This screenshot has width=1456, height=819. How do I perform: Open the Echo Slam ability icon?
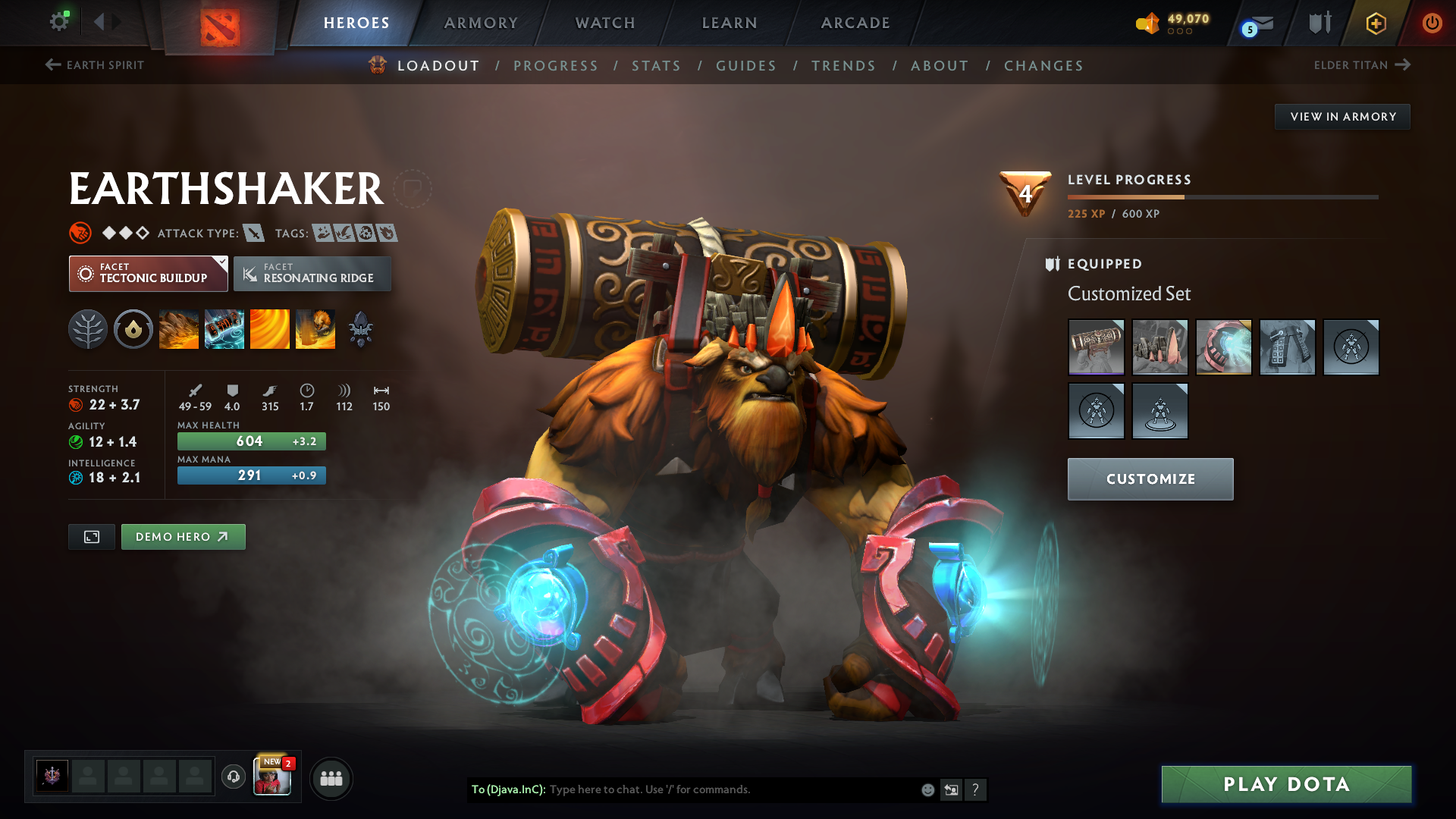point(315,329)
